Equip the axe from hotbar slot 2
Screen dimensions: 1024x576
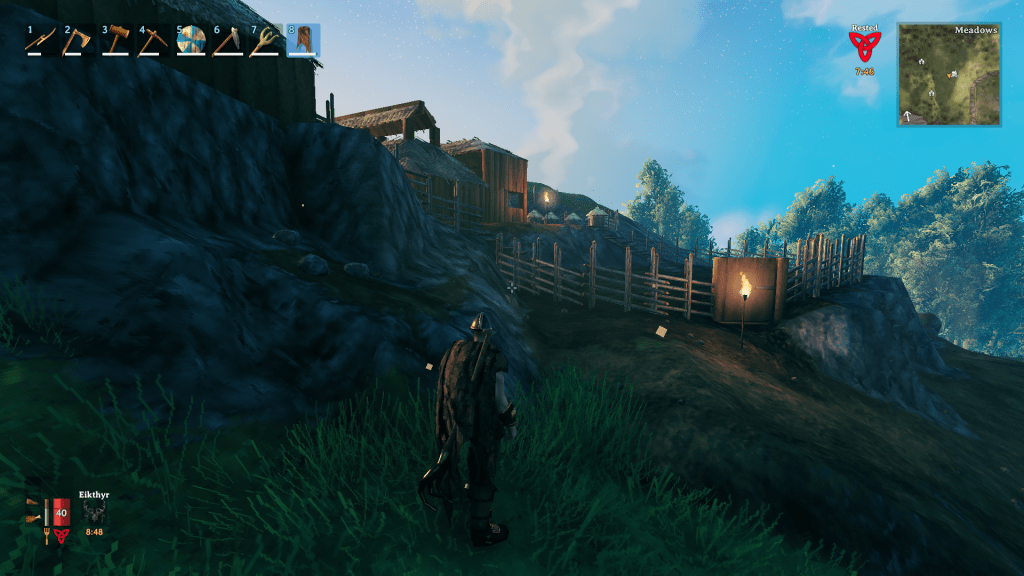coord(79,40)
